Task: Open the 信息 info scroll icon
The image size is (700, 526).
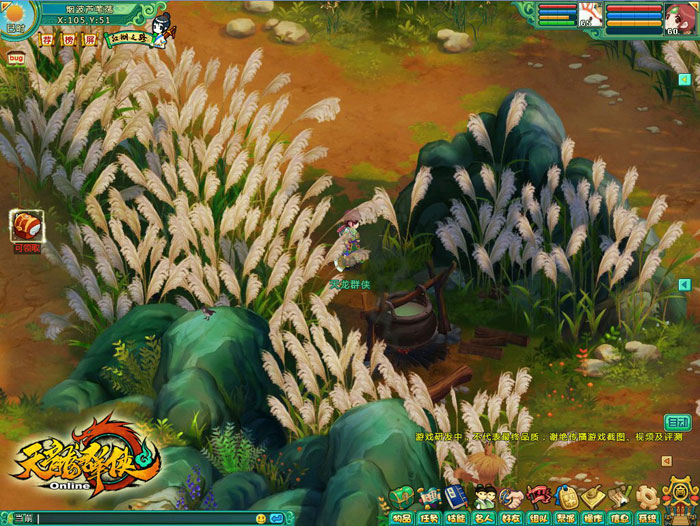Action: [620, 499]
